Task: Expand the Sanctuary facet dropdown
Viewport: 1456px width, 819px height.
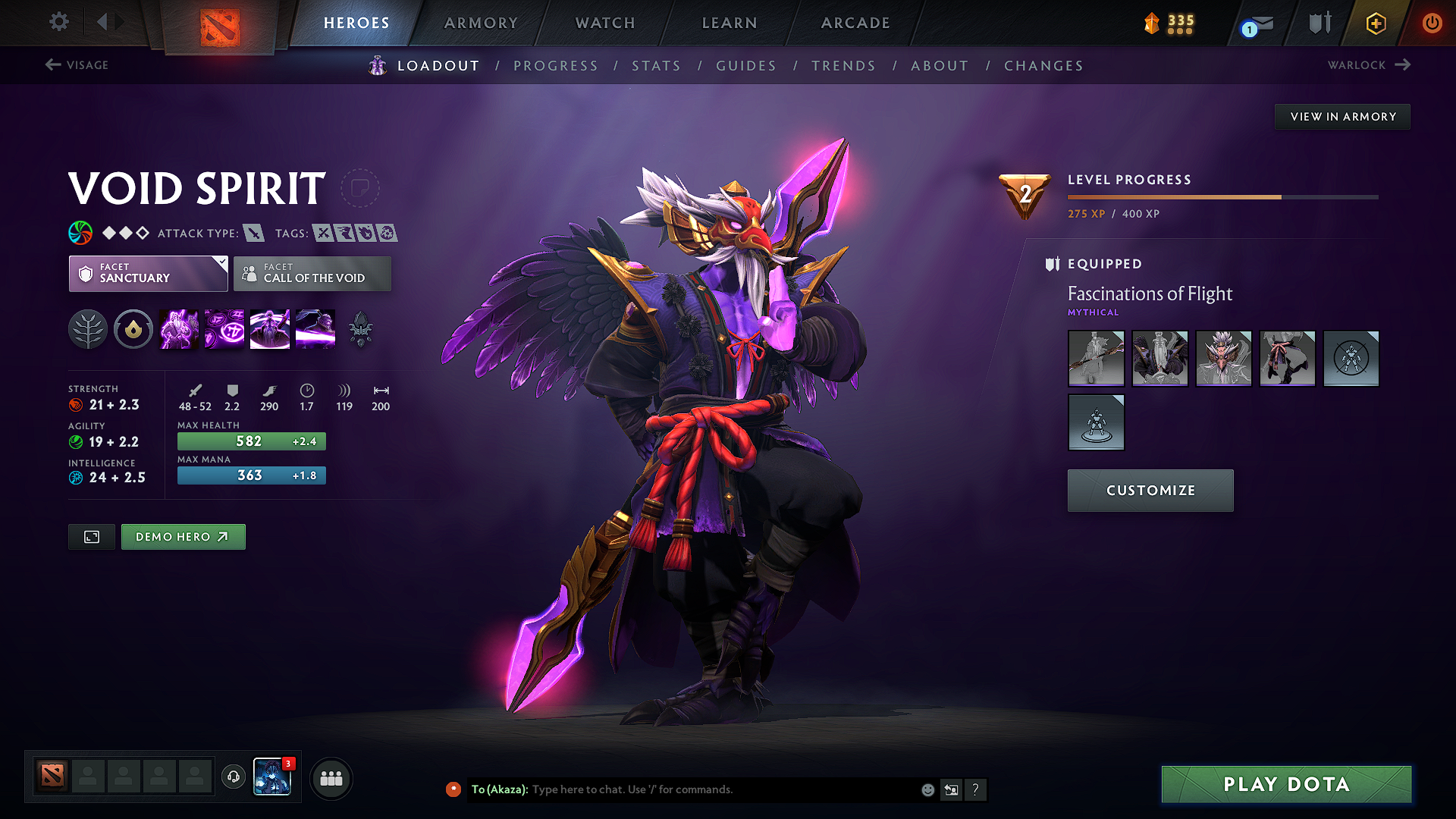Action: [148, 274]
